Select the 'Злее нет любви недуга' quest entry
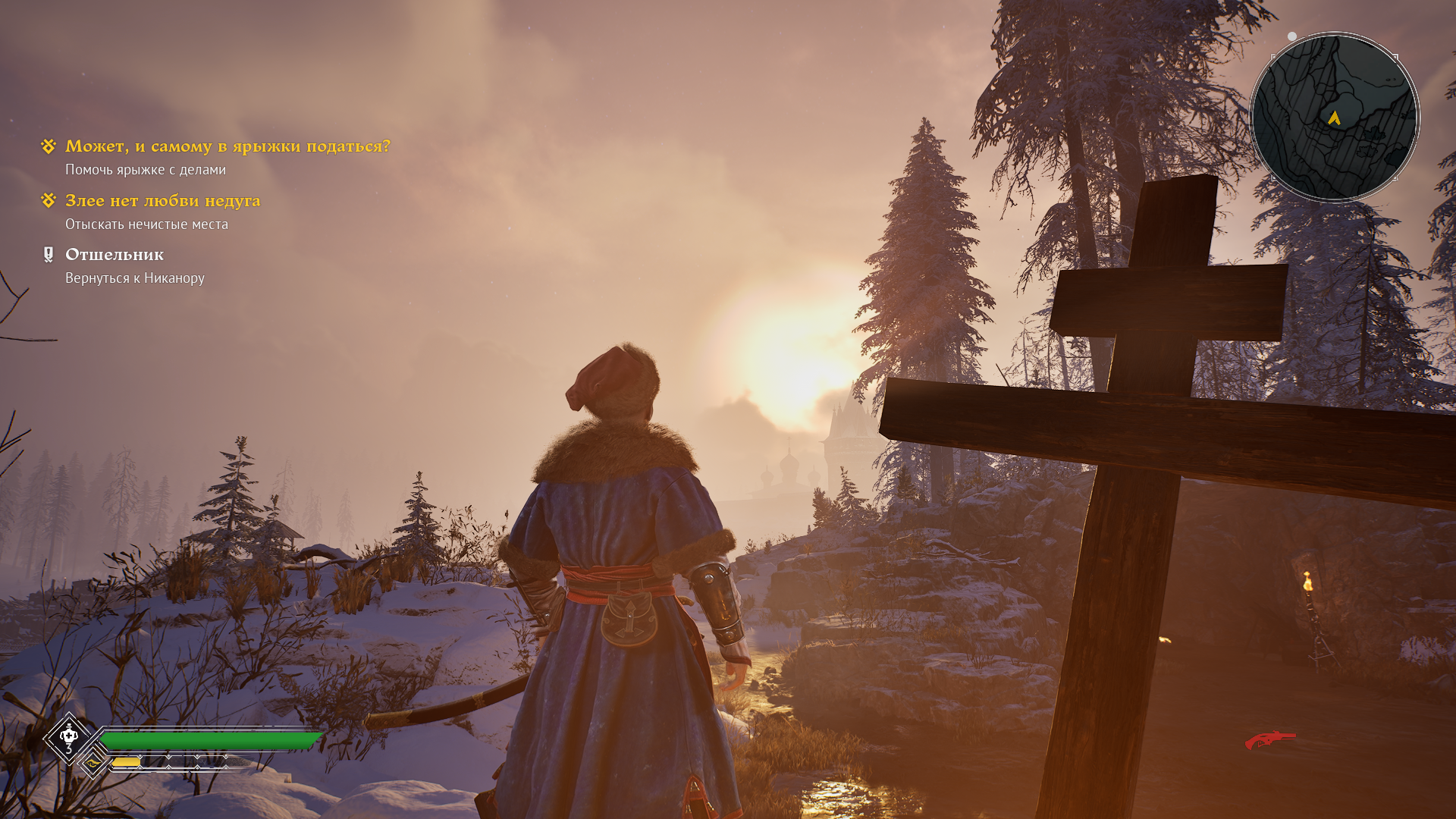The height and width of the screenshot is (819, 1456). pos(162,201)
